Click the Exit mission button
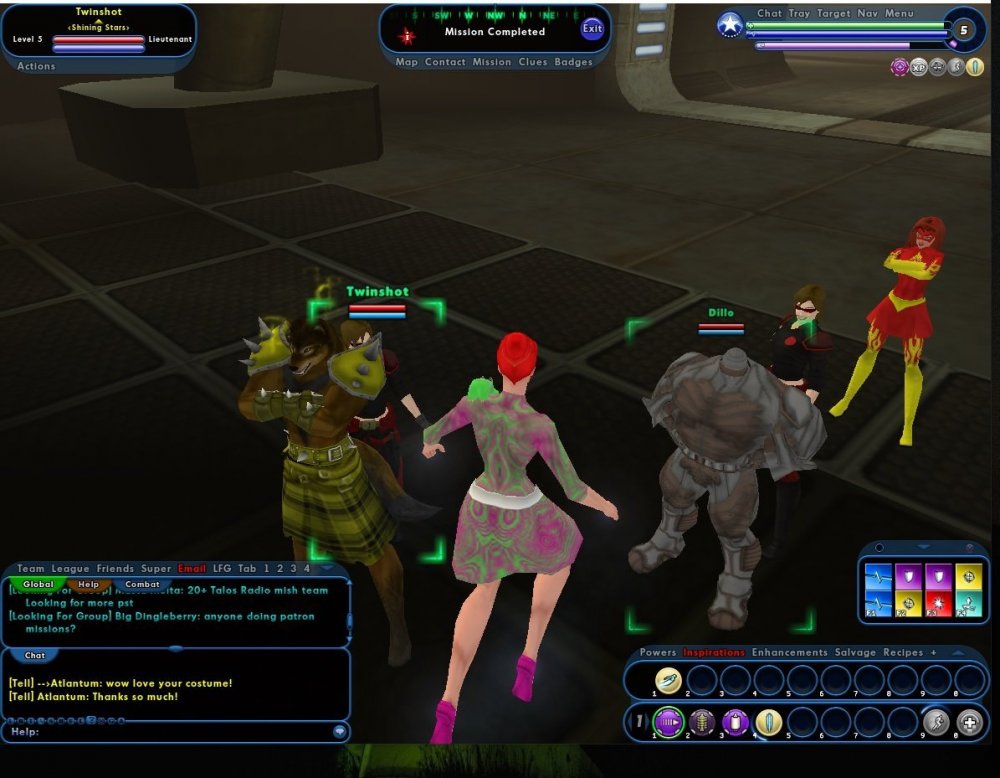This screenshot has width=1000, height=778. (593, 29)
